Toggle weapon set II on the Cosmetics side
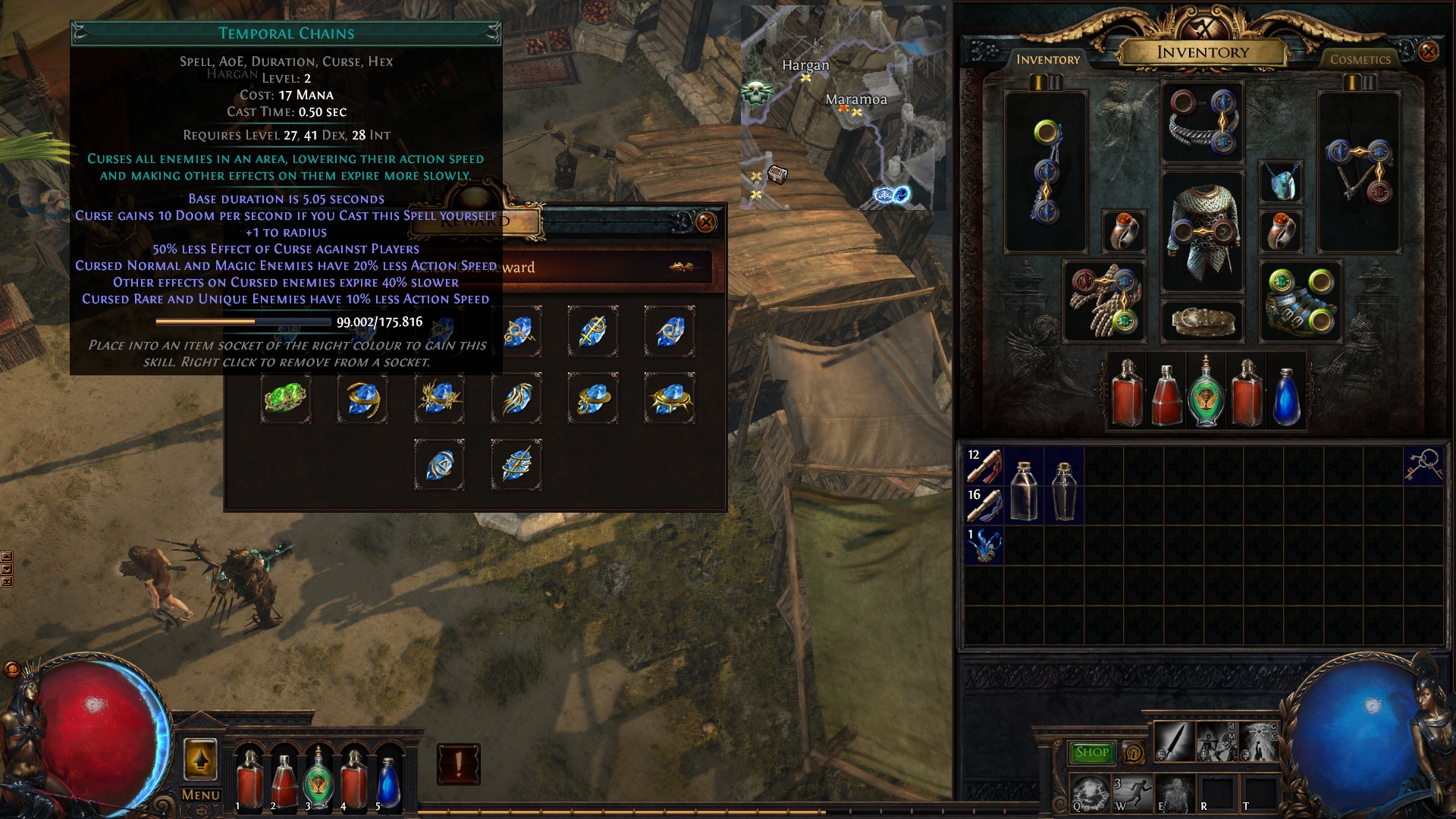Viewport: 1456px width, 819px height. [x=1369, y=83]
